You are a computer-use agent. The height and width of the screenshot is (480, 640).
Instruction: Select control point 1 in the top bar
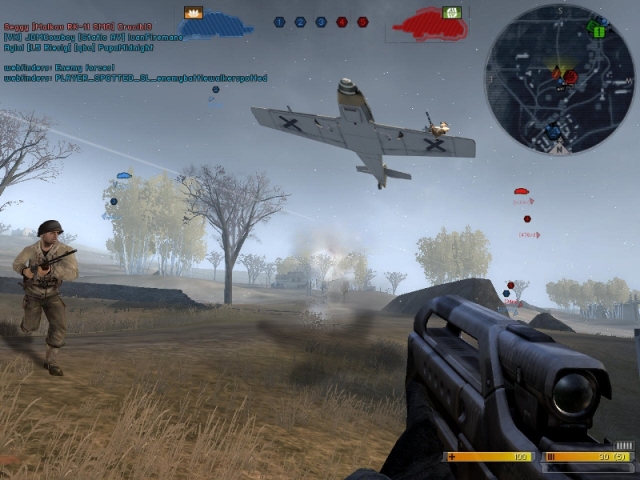[279, 21]
